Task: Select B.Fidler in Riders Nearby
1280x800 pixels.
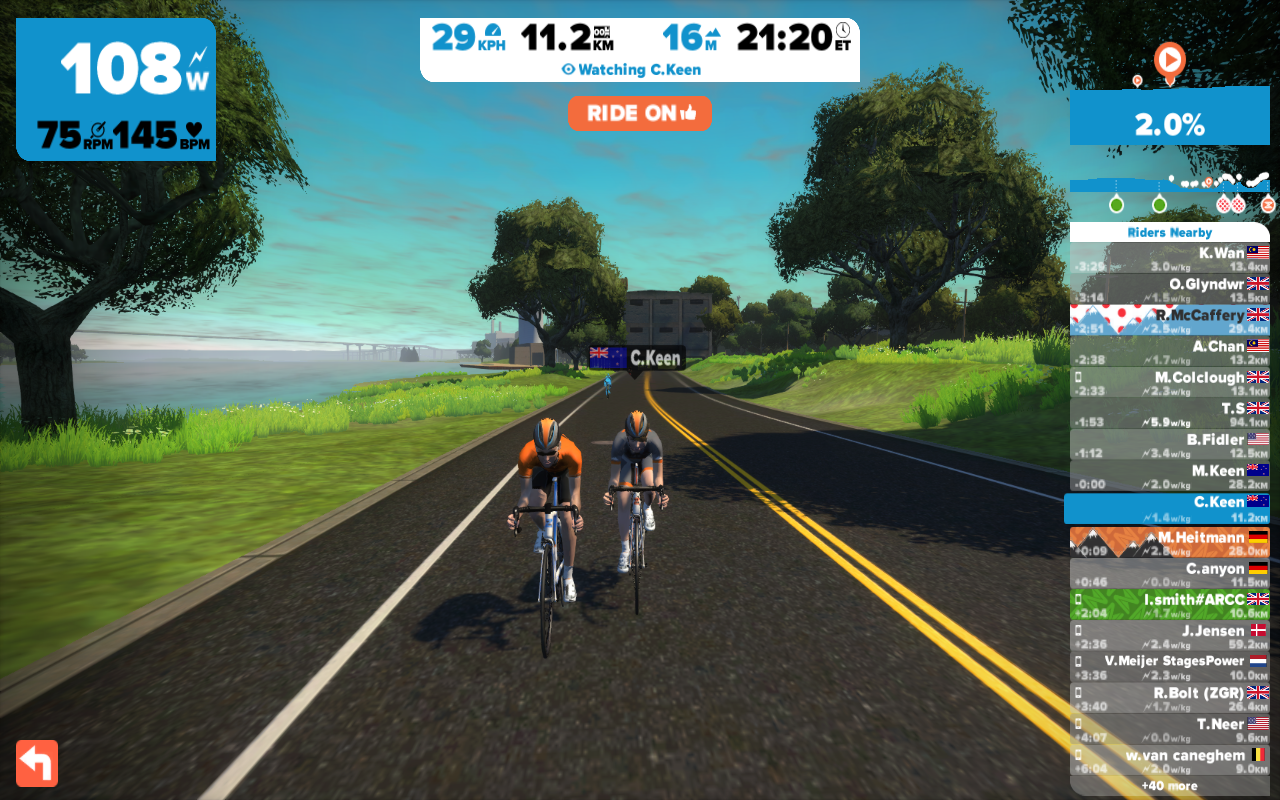Action: click(x=1169, y=445)
